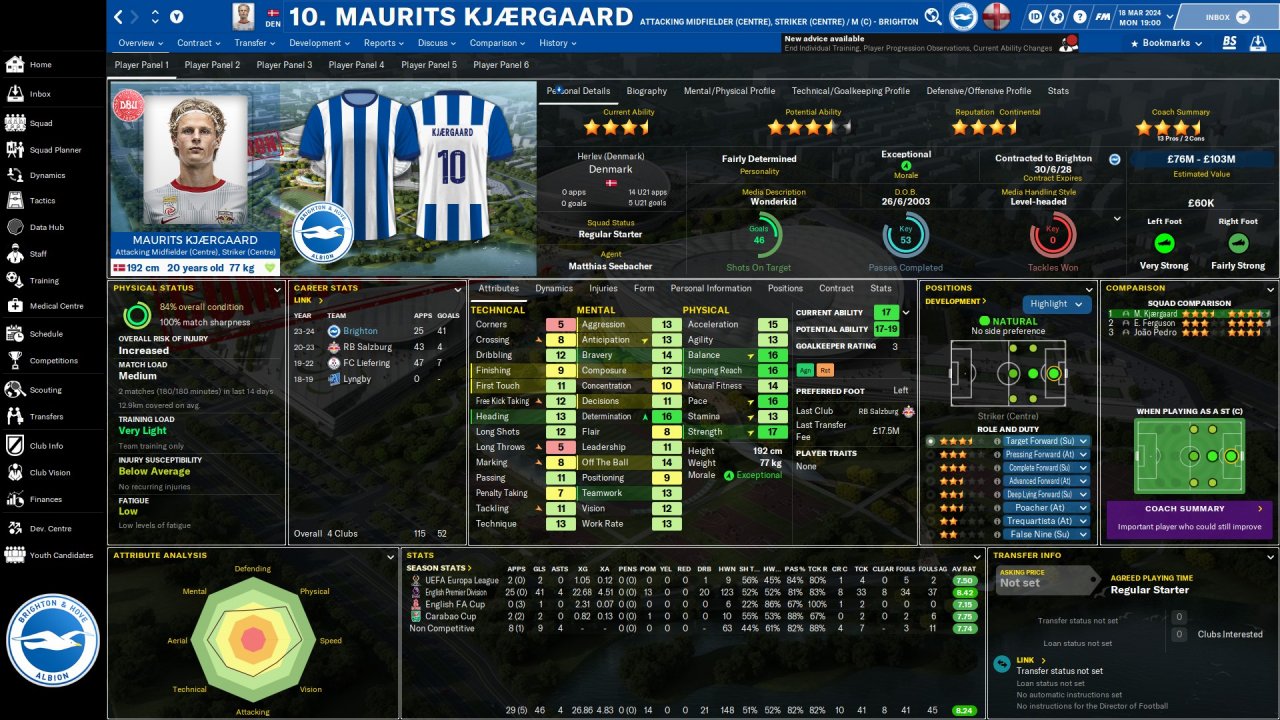Click the Brighton team link in career stats
This screenshot has width=1280, height=720.
[x=360, y=331]
